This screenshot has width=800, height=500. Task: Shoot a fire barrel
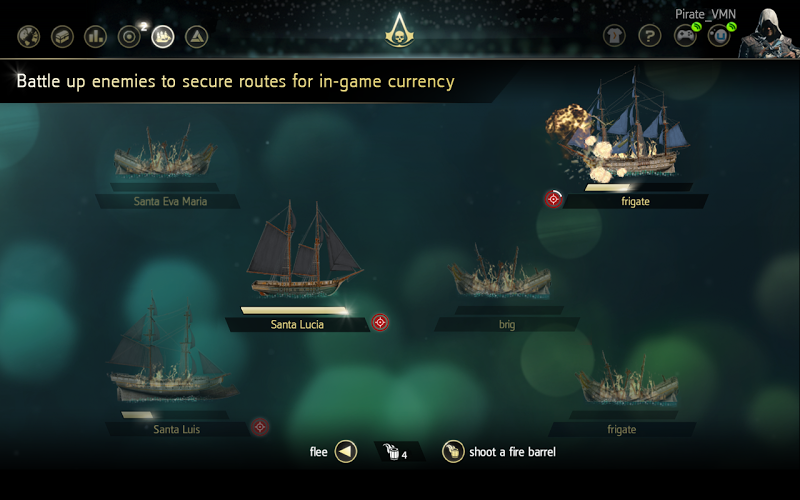coord(453,452)
